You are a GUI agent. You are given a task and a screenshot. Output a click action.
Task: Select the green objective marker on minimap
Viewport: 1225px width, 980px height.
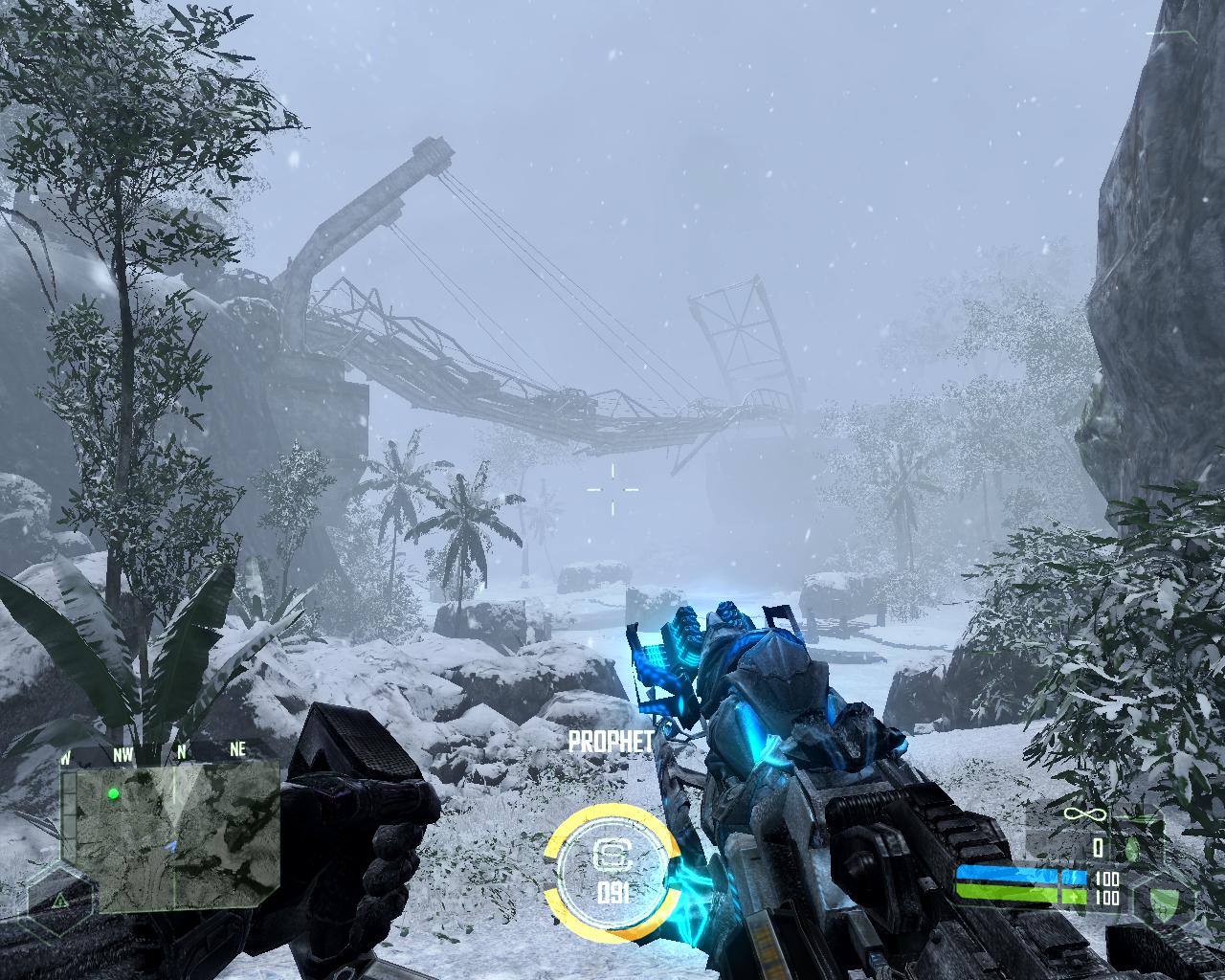(114, 793)
